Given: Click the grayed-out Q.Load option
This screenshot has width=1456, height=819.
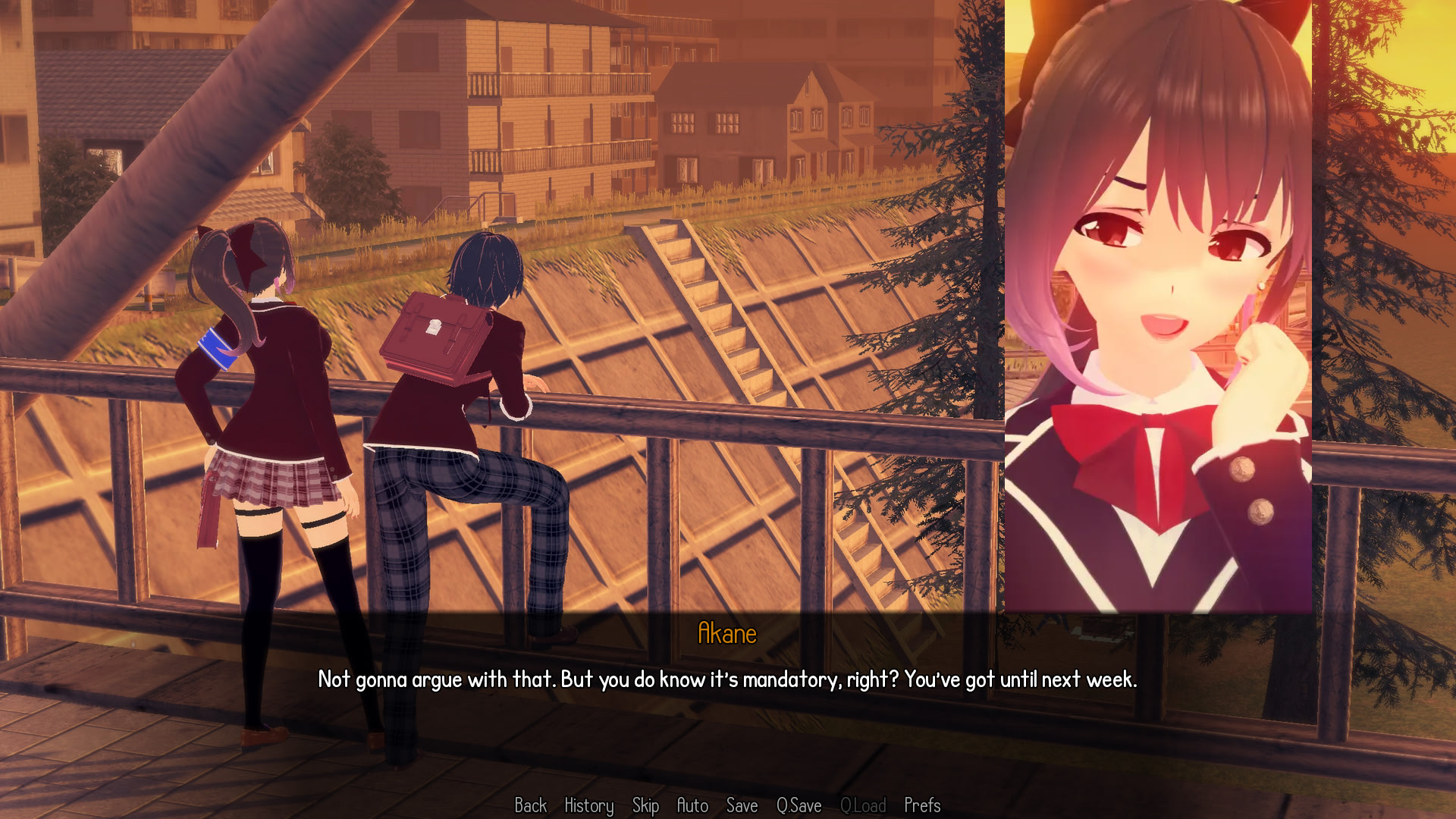Looking at the screenshot, I should [864, 806].
